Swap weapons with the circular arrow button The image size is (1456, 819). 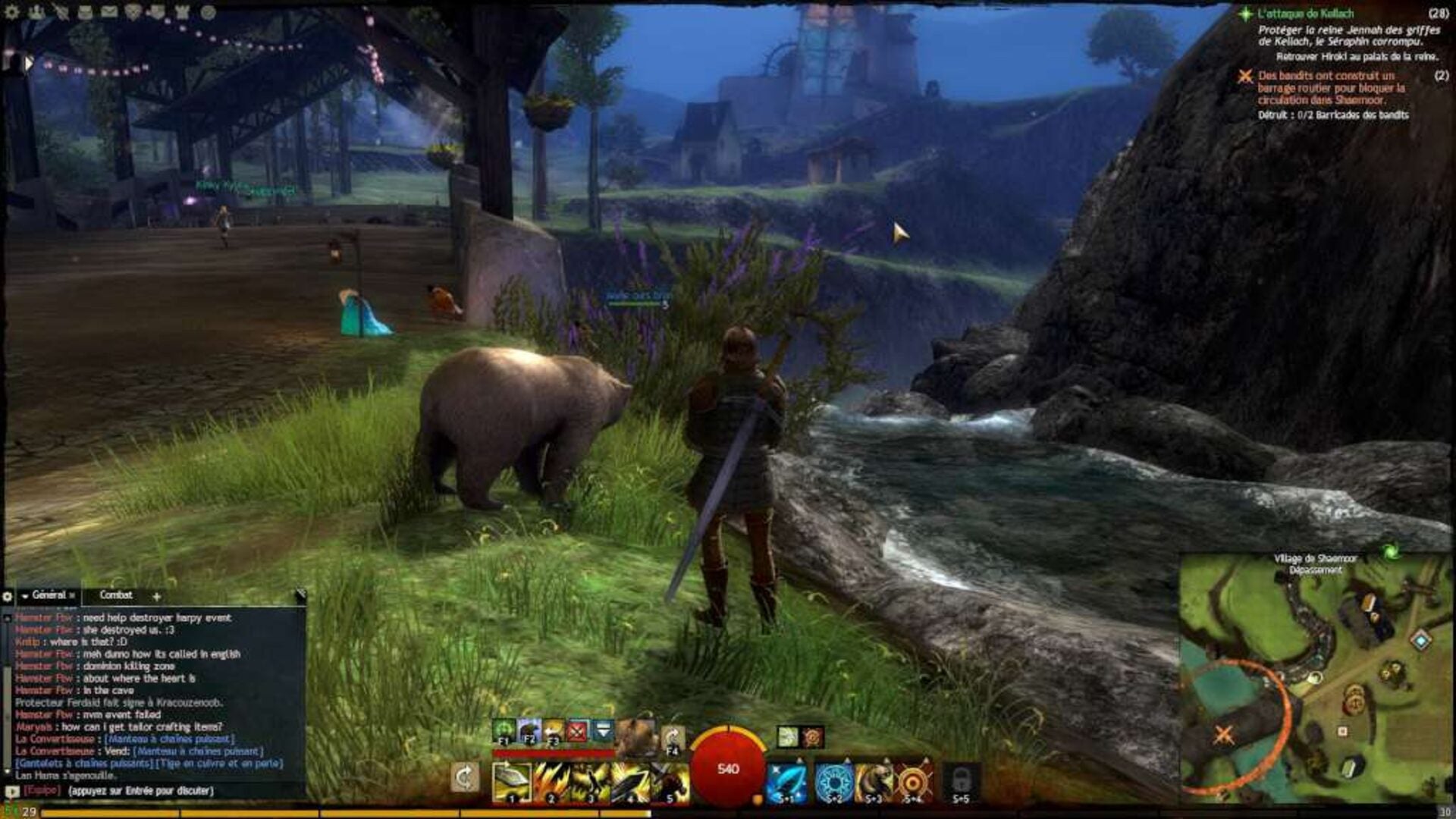(464, 777)
